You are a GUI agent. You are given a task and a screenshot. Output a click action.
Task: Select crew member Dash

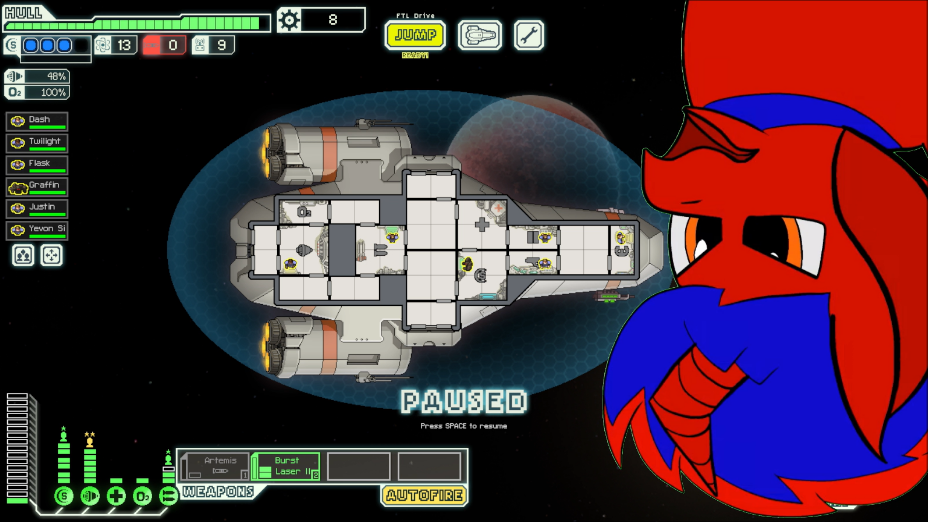tap(37, 121)
